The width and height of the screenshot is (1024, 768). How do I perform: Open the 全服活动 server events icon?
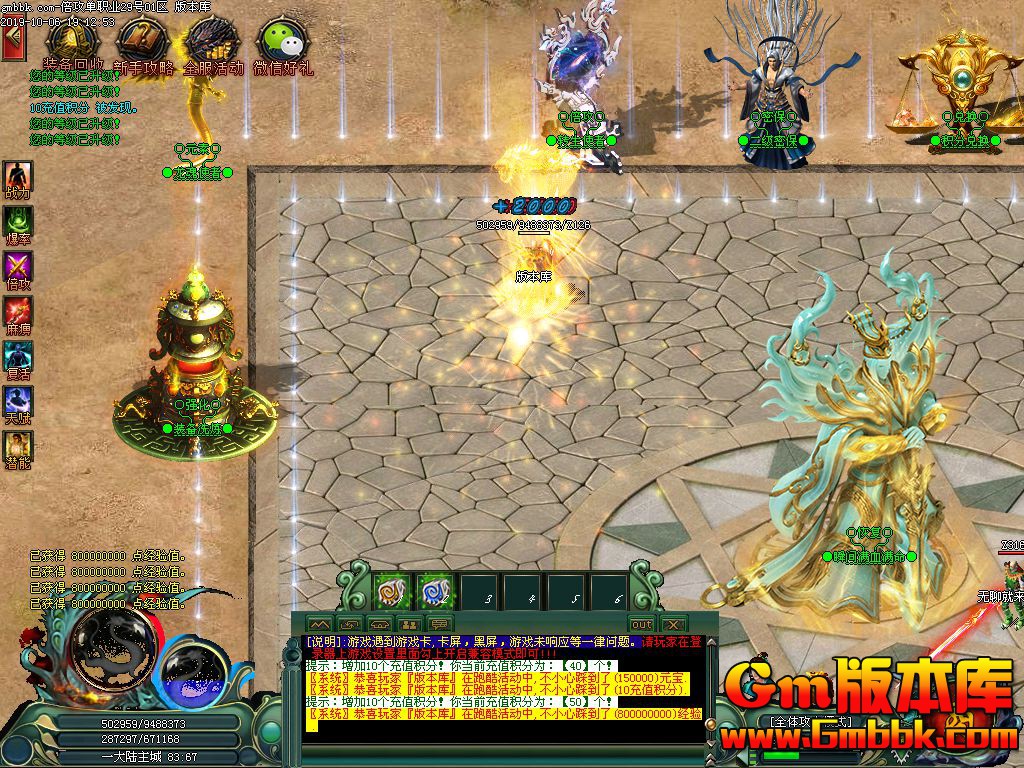pyautogui.click(x=211, y=43)
